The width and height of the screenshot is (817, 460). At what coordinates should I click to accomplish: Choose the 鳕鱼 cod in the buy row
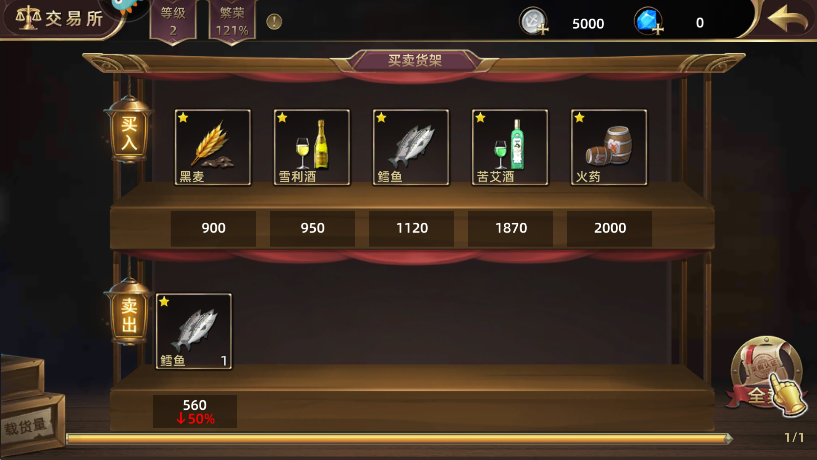pyautogui.click(x=410, y=147)
